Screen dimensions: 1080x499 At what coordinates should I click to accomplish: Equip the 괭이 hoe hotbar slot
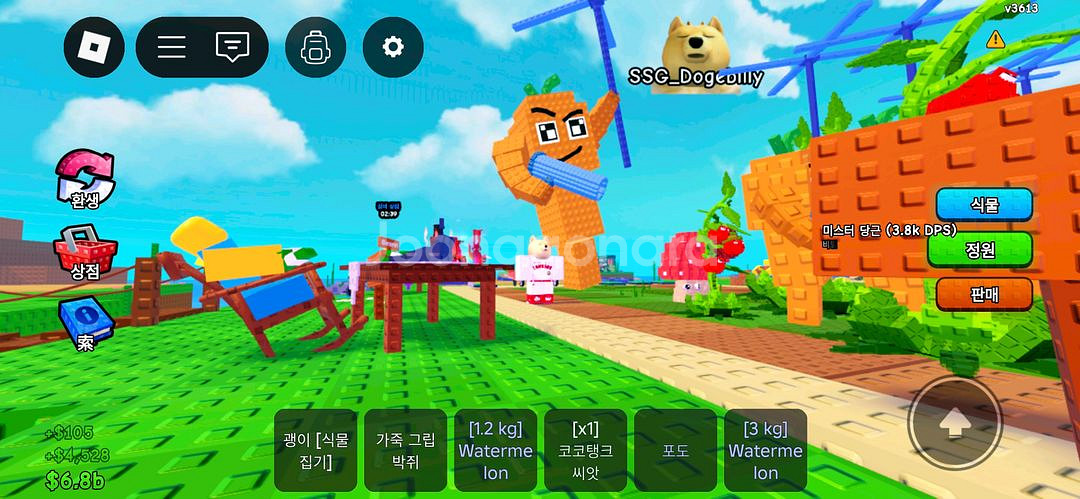(315, 449)
